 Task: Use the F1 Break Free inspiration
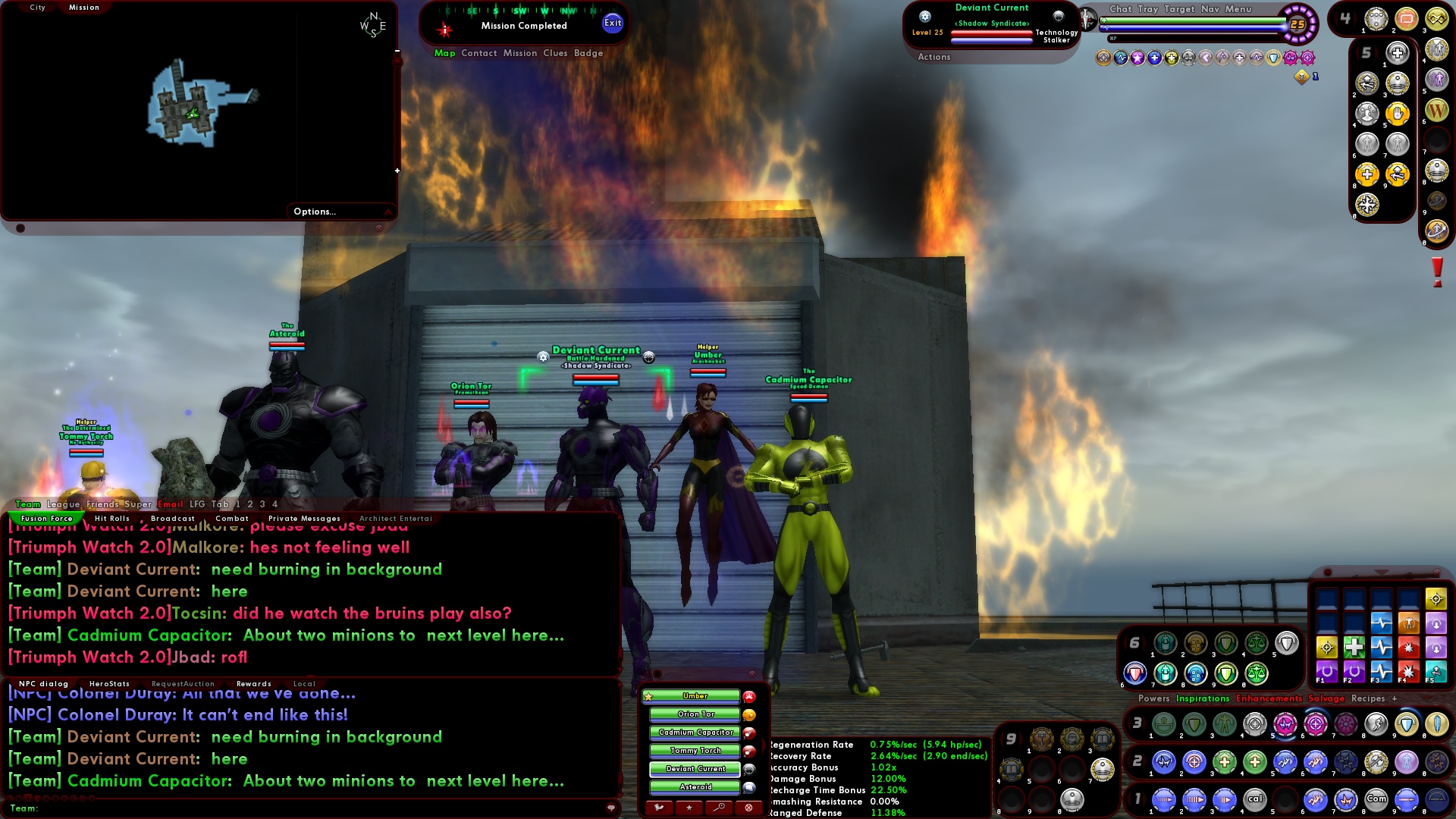(1326, 672)
